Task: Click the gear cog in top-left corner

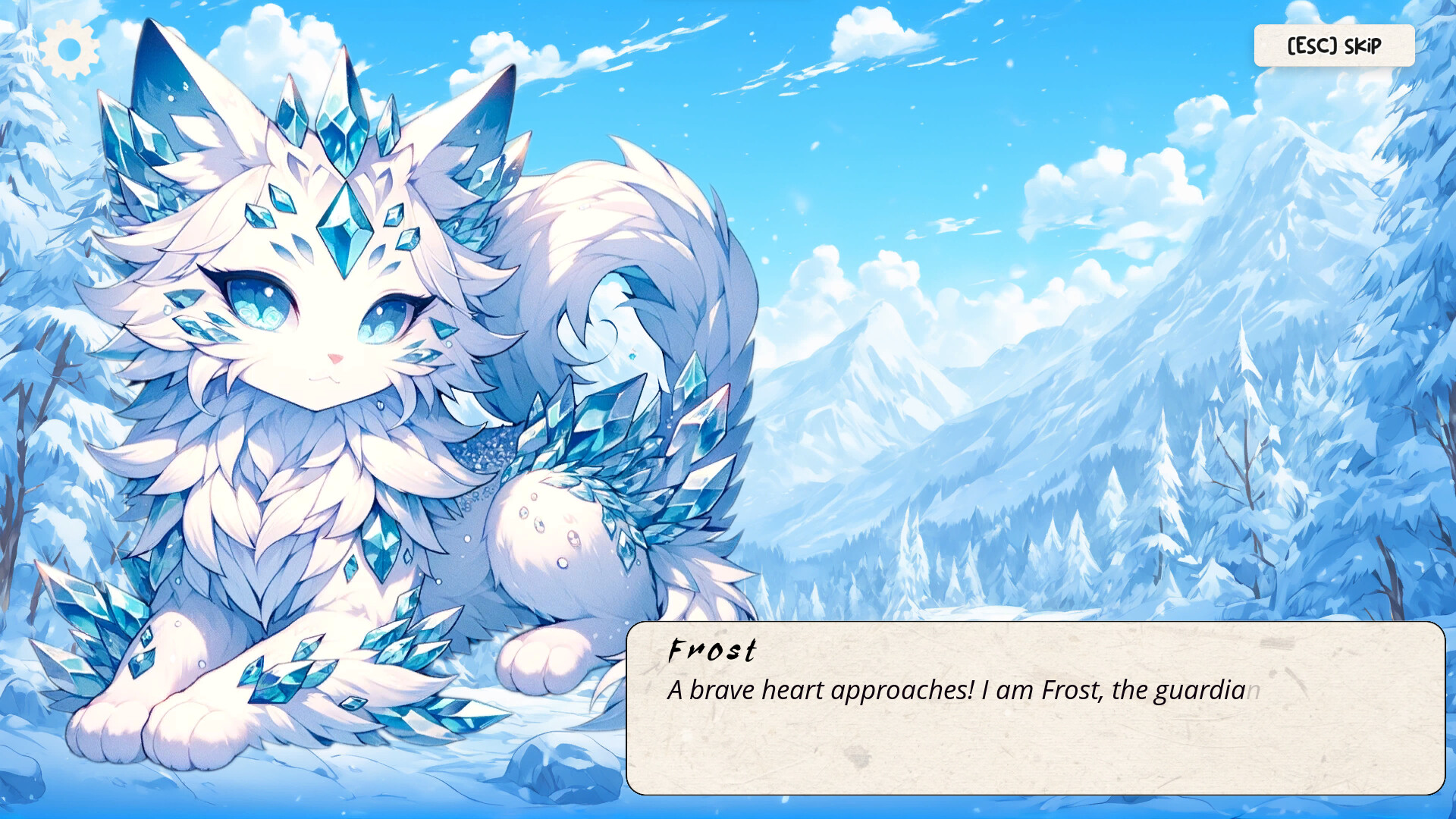Action: [68, 47]
